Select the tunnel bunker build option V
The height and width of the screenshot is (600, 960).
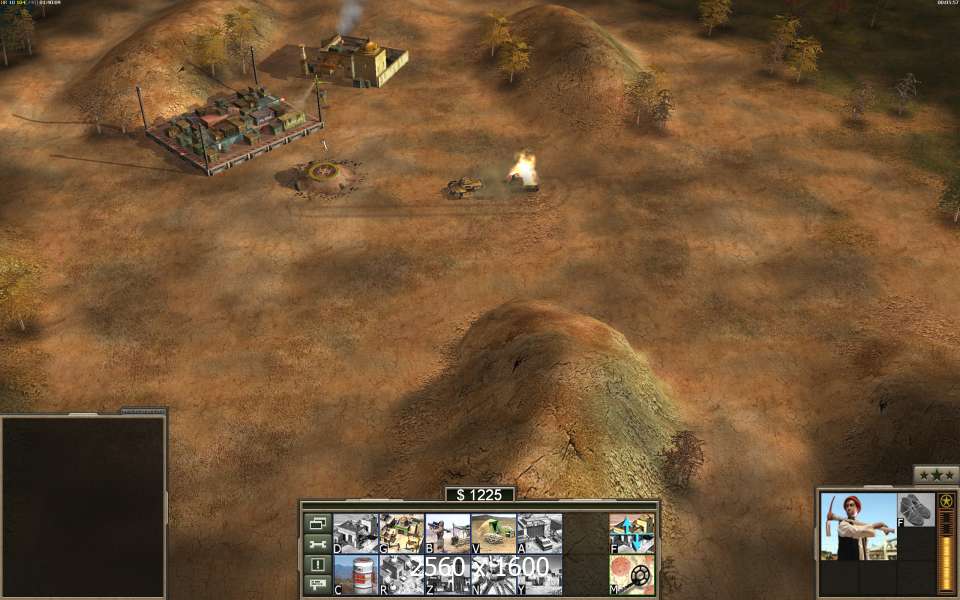[493, 534]
